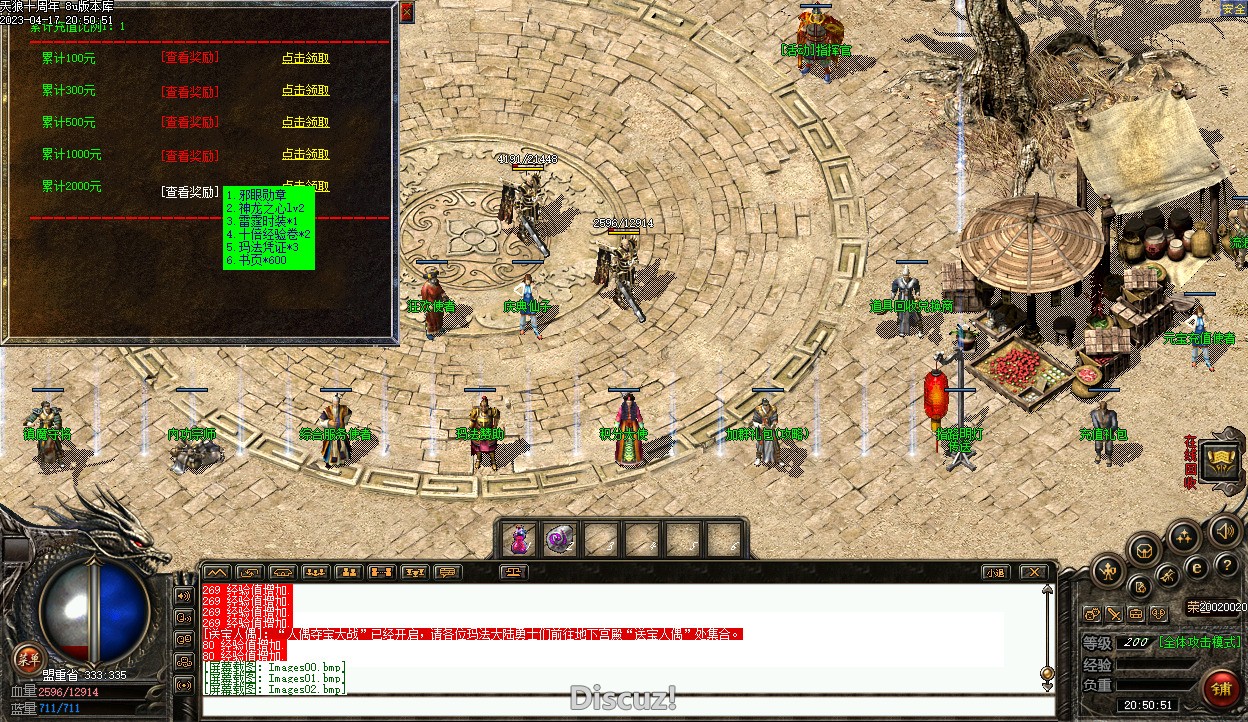
Task: Open the red 铺 shop button
Action: [x=1221, y=688]
